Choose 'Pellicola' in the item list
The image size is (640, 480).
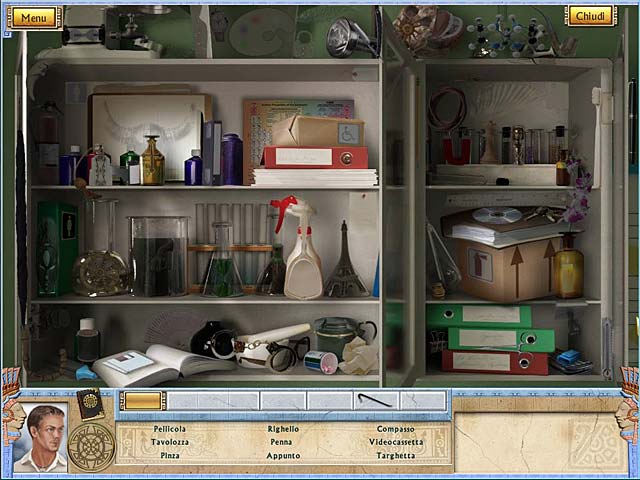[169, 429]
